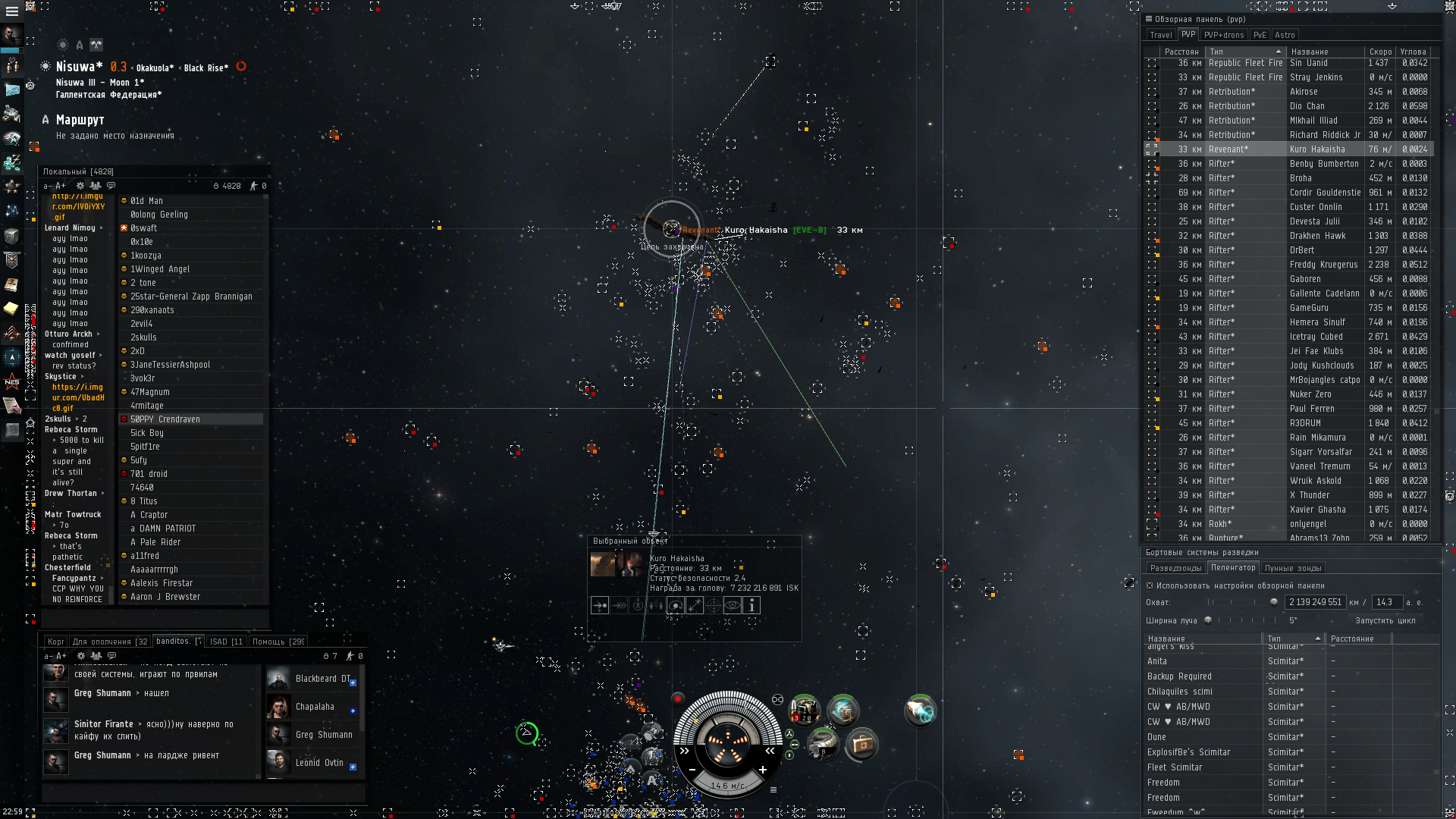This screenshot has width=1456, height=819.
Task: Decrease ship speed with the minus button
Action: (x=692, y=770)
